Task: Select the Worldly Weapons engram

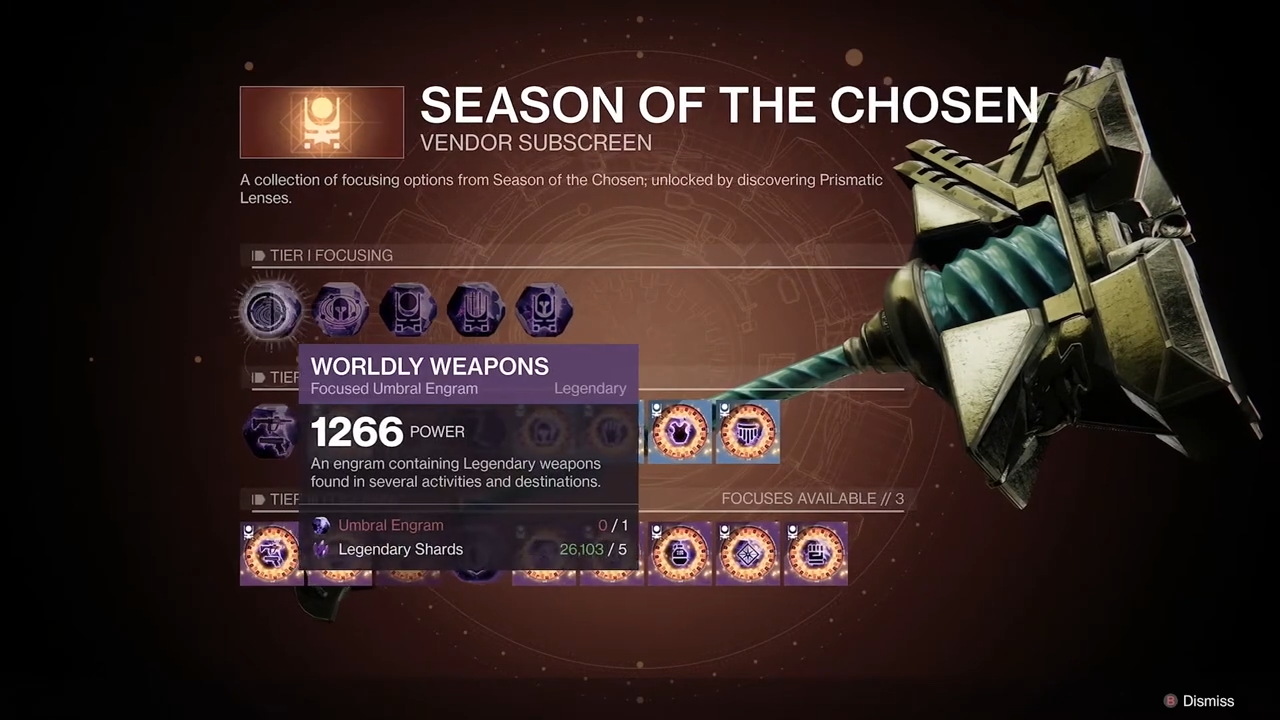Action: tap(271, 310)
